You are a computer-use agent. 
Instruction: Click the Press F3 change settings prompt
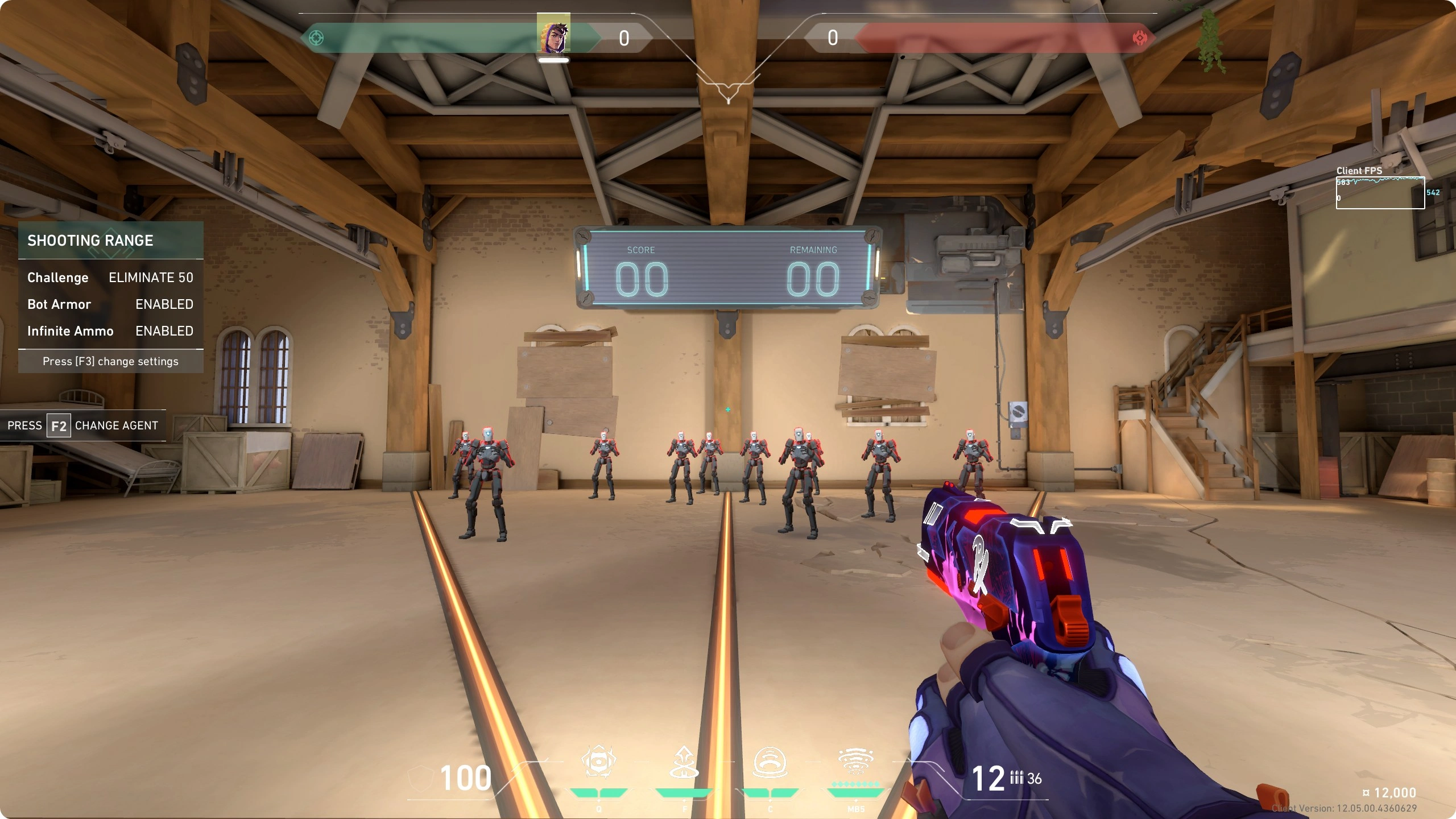point(110,361)
